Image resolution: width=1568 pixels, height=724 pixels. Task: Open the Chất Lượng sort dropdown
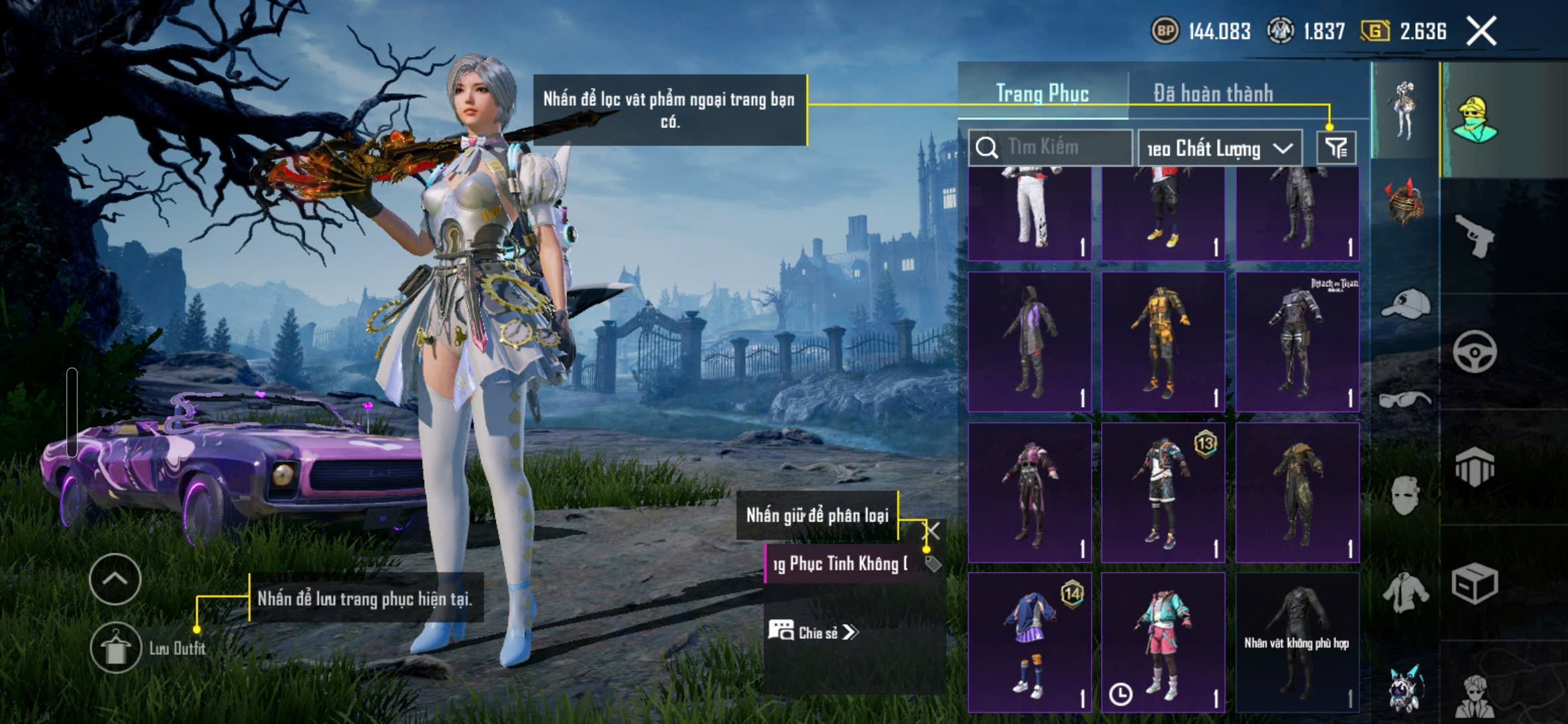click(x=1220, y=148)
